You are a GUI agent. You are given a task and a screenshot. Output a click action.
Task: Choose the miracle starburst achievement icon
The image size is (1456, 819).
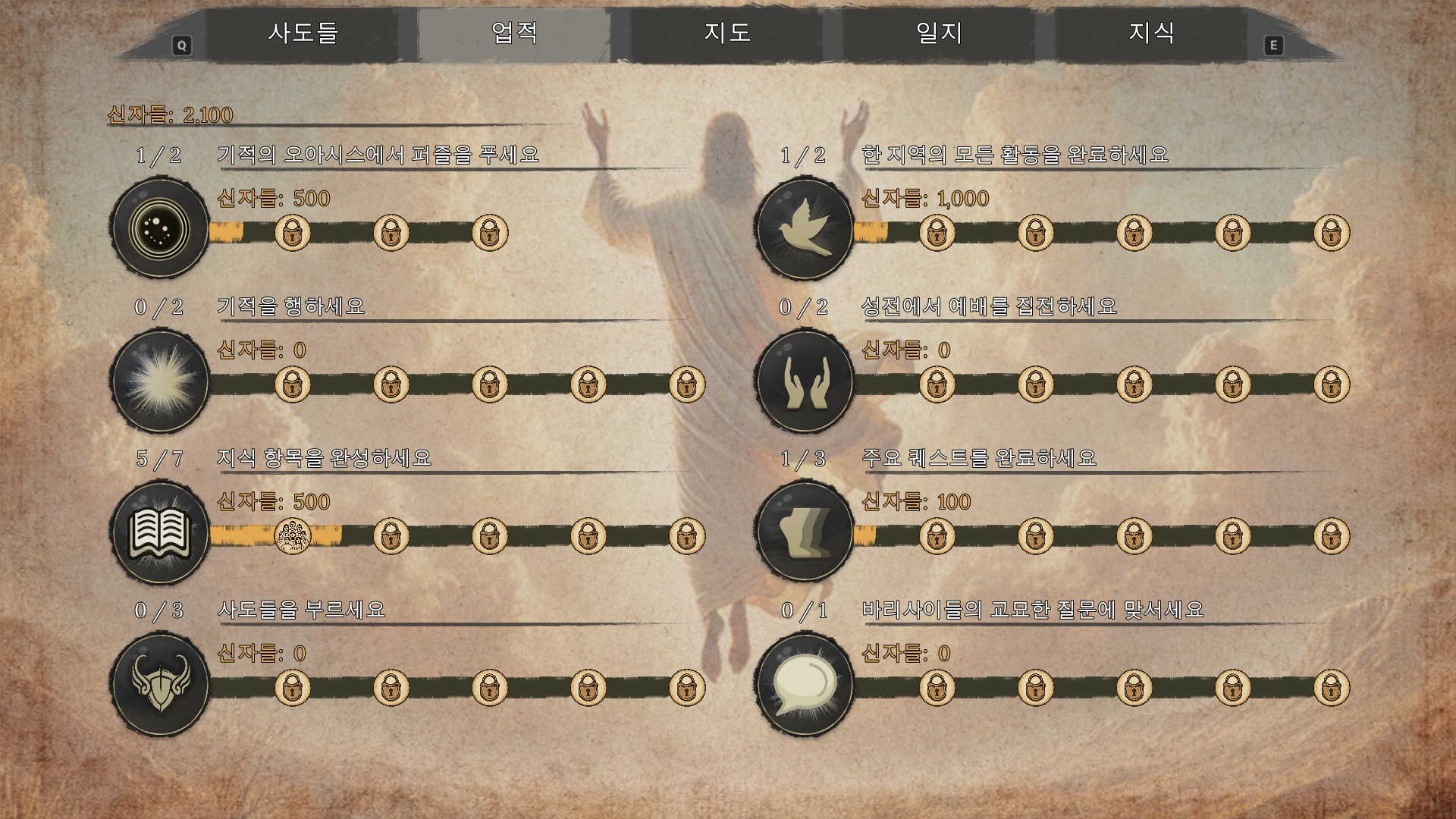point(159,380)
